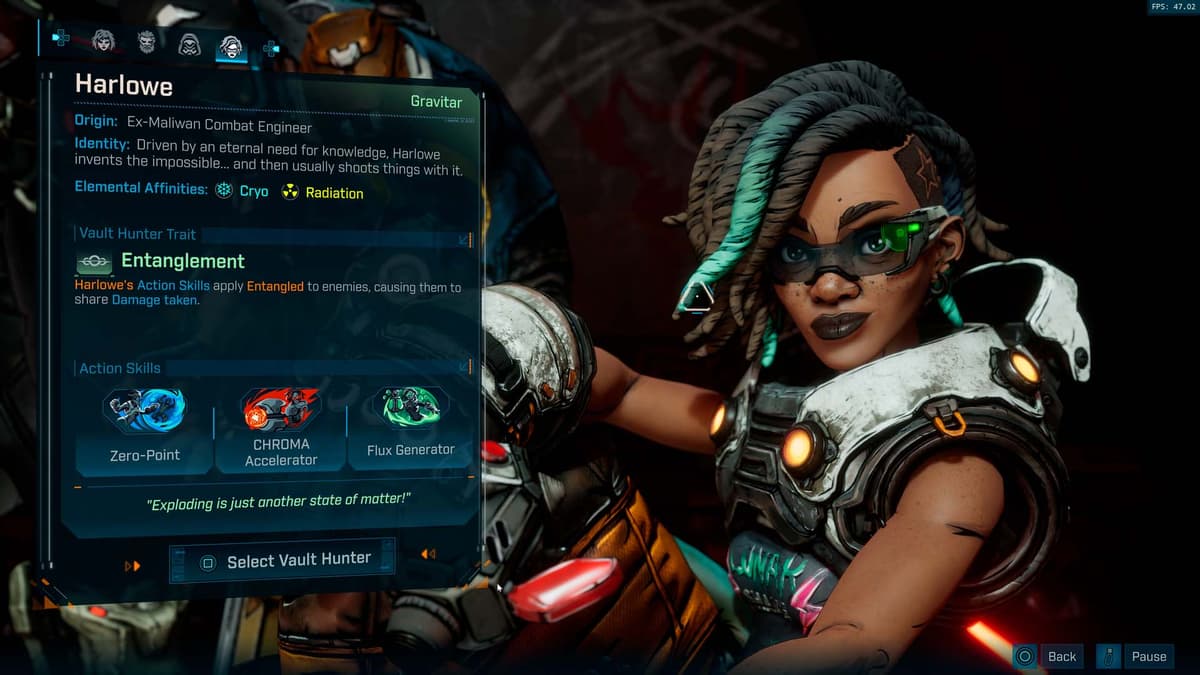Screen dimensions: 1200x675
Task: Click the Cryo elemental affinity icon
Action: click(x=224, y=190)
